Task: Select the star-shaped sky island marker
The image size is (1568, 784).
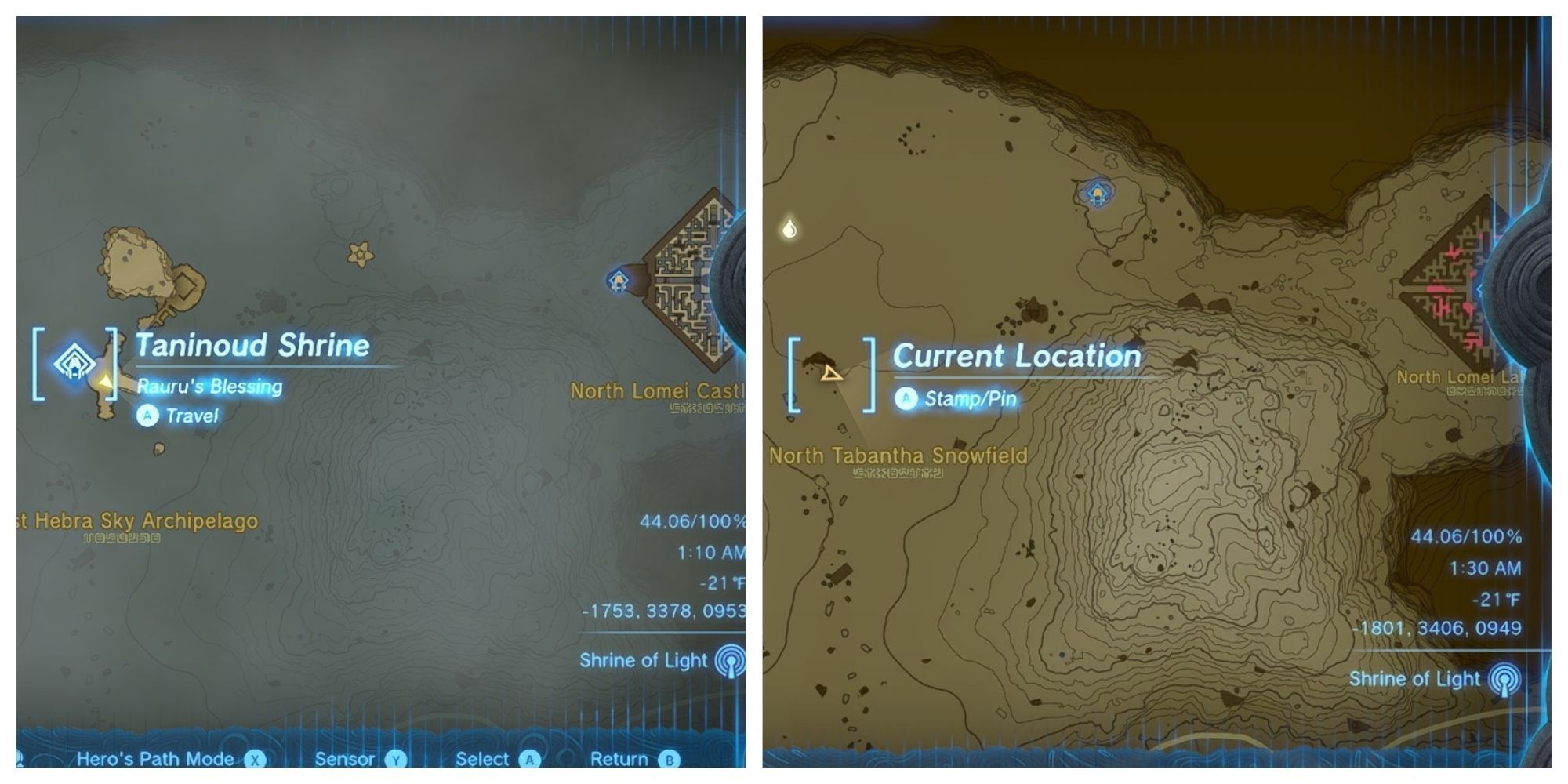Action: [x=360, y=255]
